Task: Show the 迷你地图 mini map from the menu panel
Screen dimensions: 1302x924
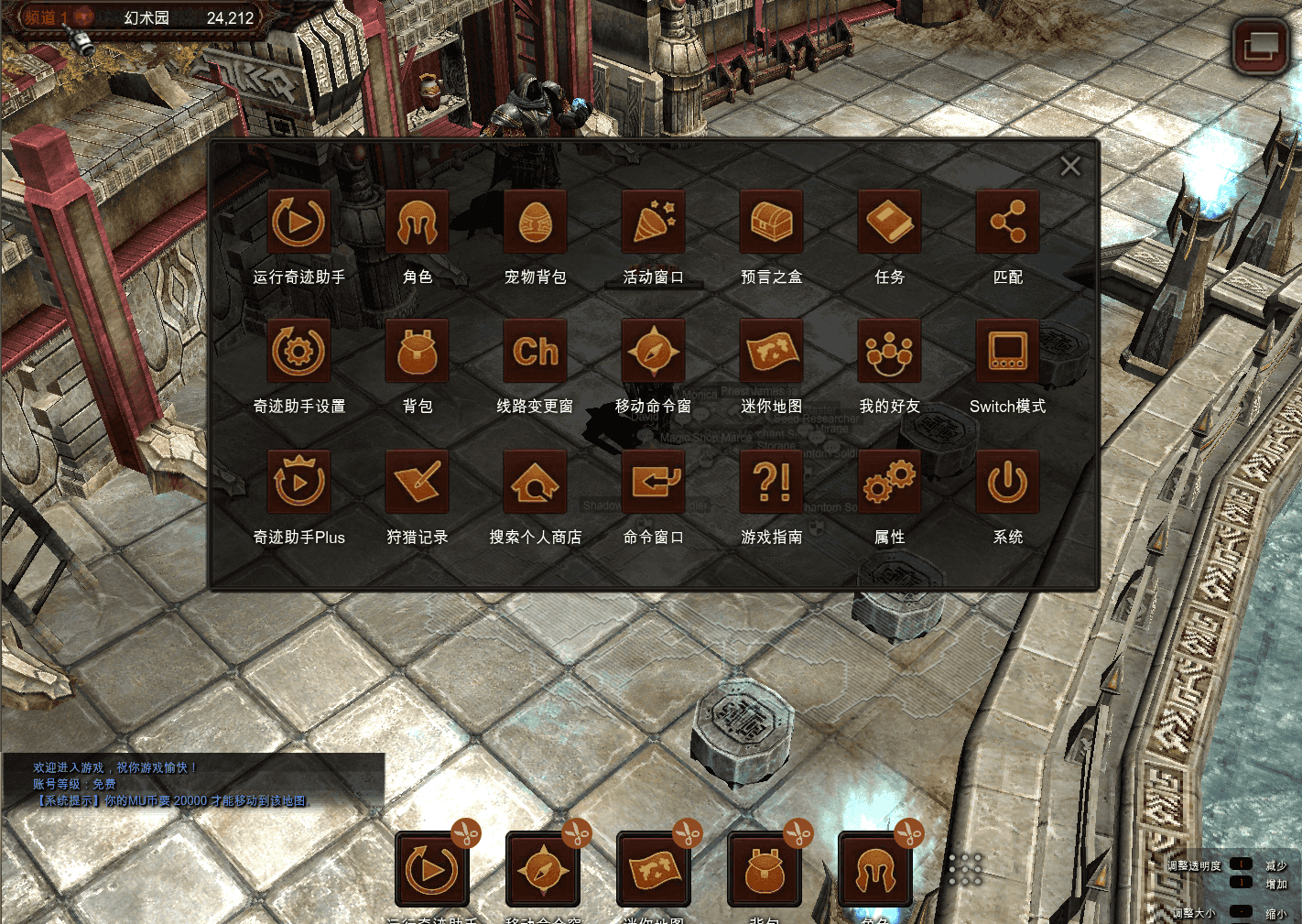Action: [771, 352]
